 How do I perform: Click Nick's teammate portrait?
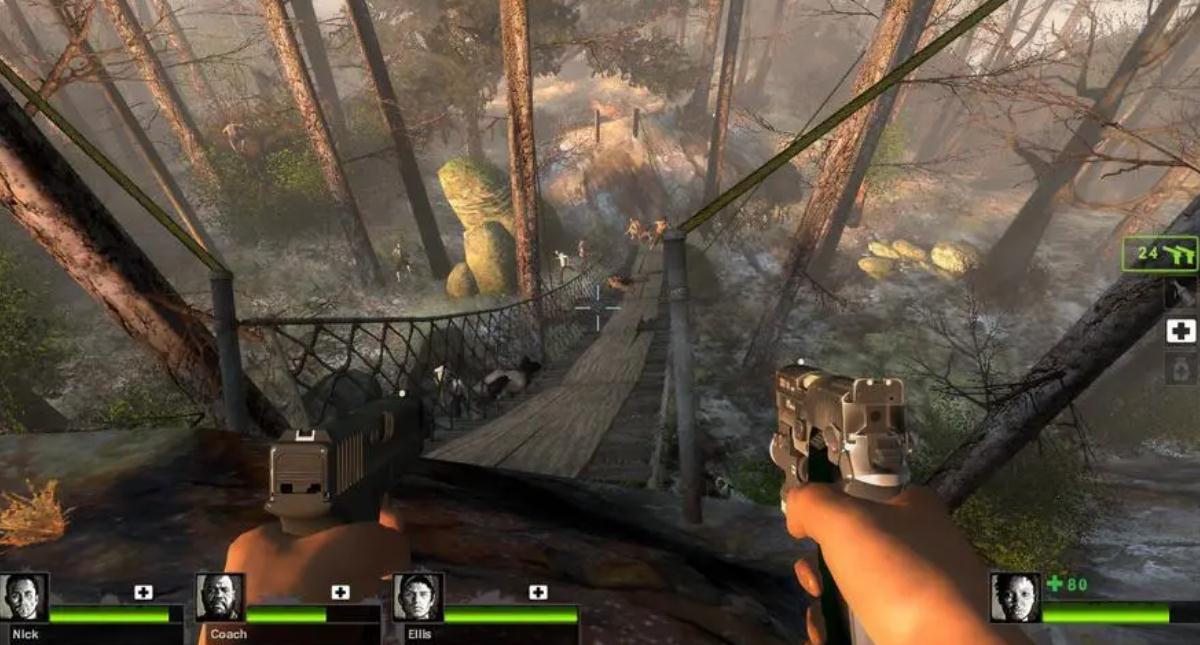coord(24,597)
